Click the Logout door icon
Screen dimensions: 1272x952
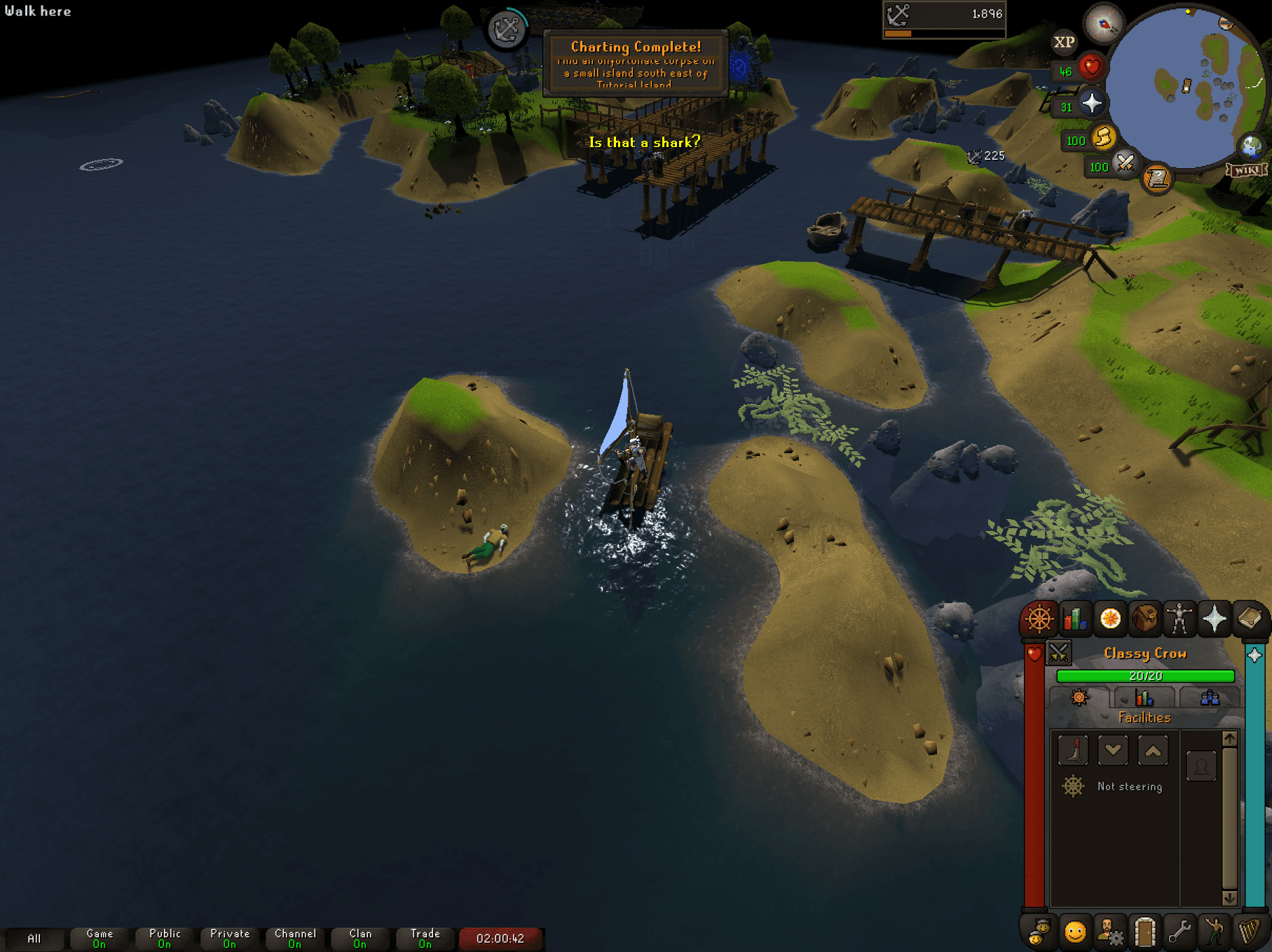[x=1145, y=932]
